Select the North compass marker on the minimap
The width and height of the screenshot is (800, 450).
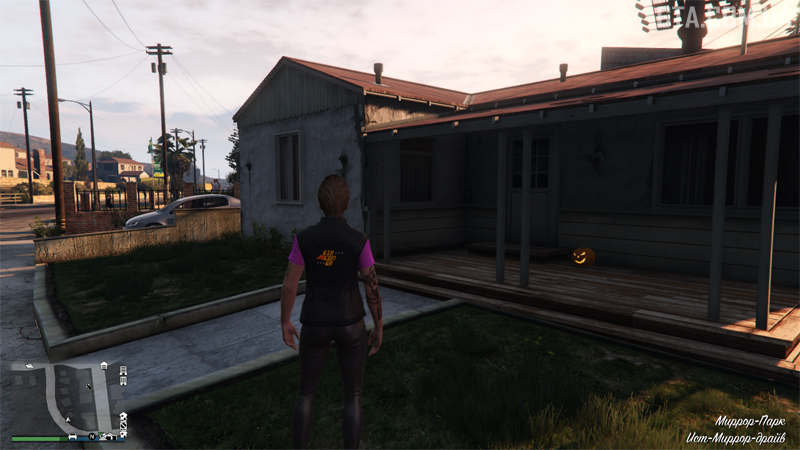tap(91, 436)
